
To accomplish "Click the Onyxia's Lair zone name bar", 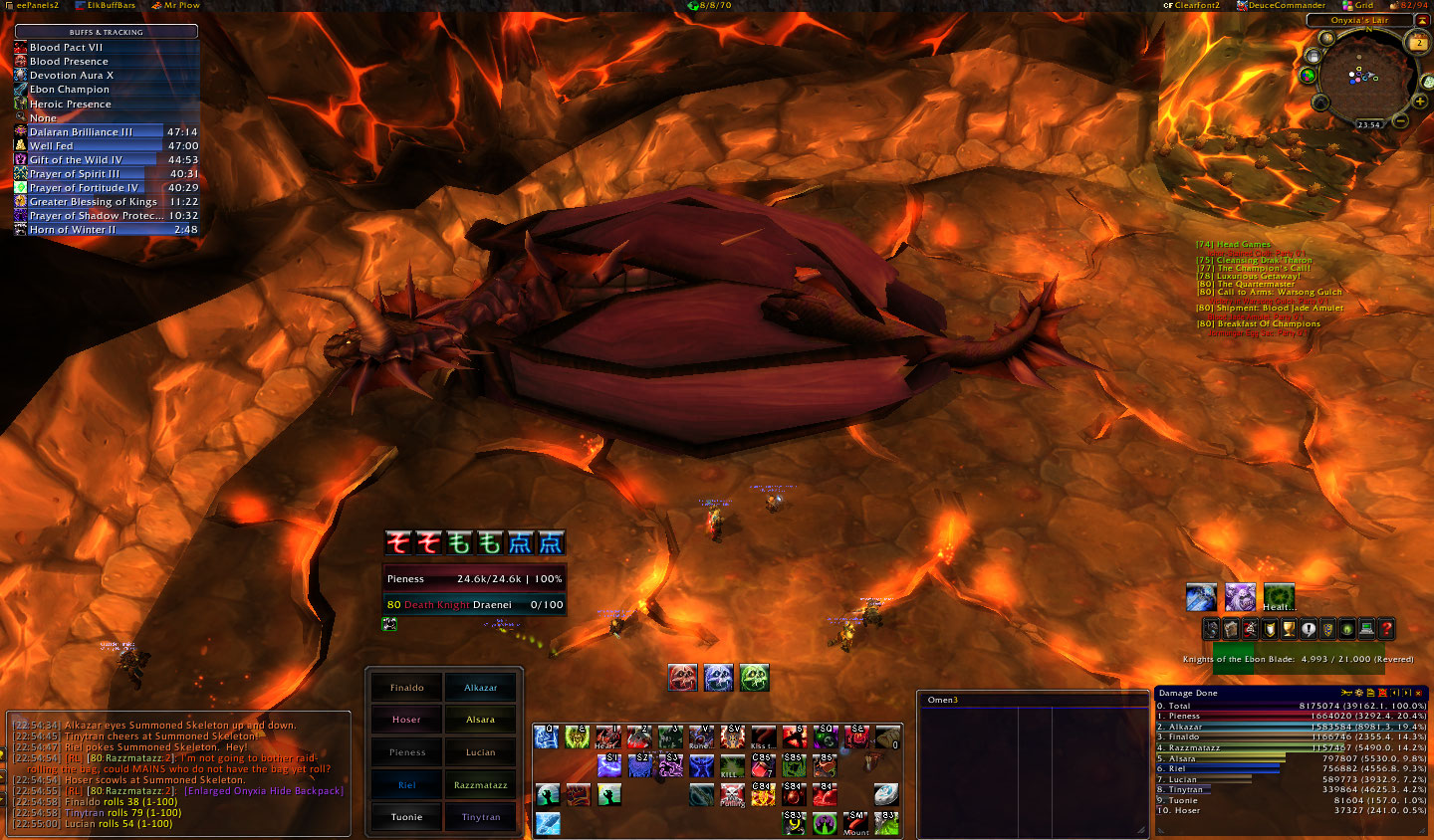I will (1359, 20).
